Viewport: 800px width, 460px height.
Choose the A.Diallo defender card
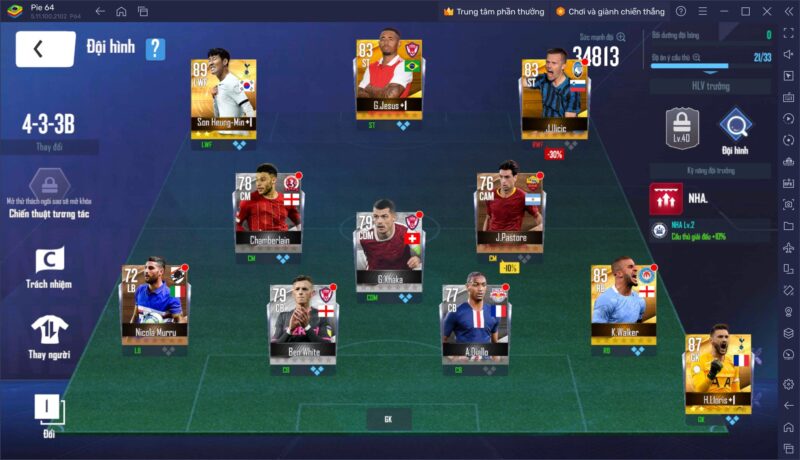click(x=476, y=321)
